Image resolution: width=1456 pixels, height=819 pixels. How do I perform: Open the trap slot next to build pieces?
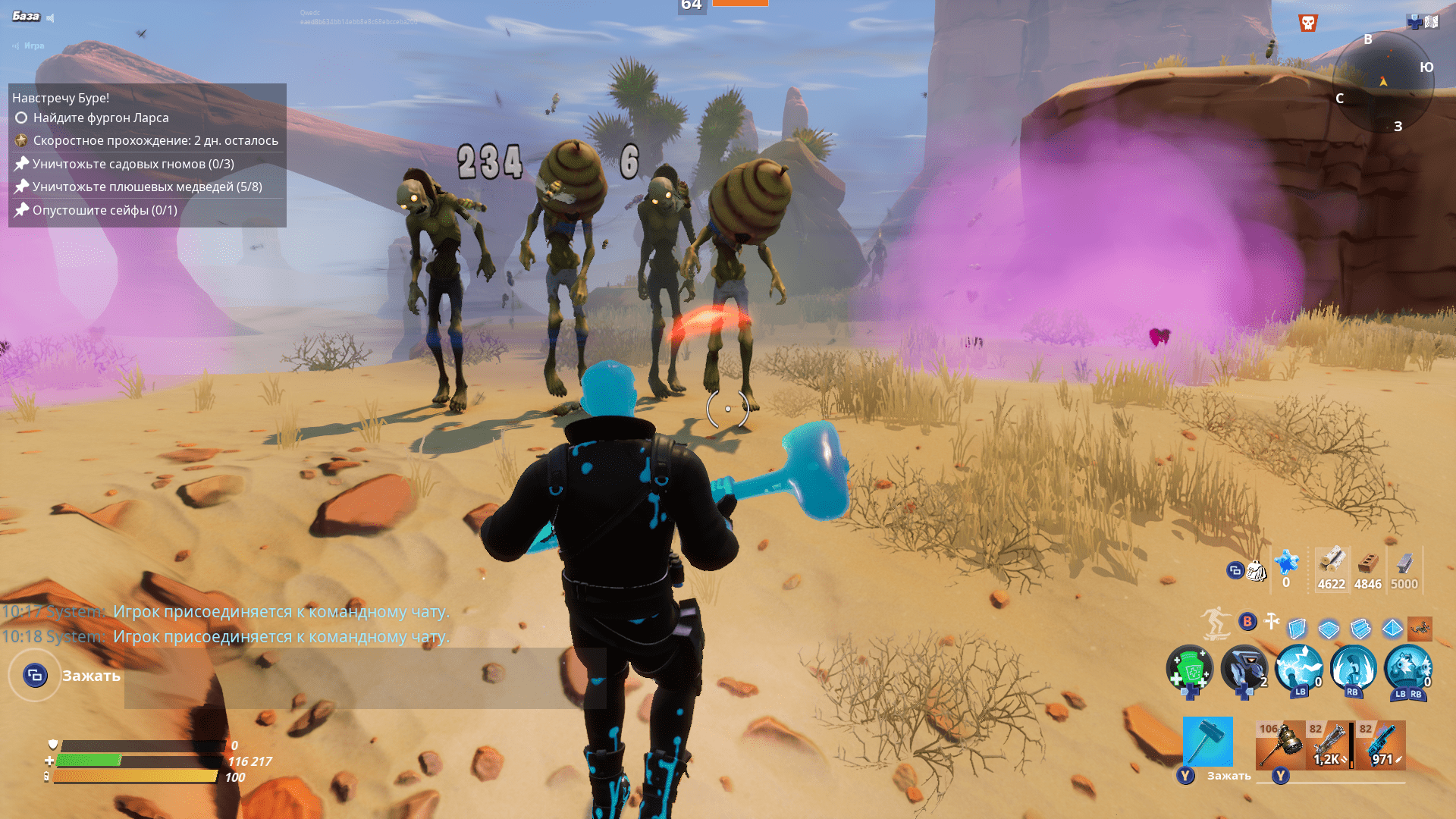[x=1420, y=630]
